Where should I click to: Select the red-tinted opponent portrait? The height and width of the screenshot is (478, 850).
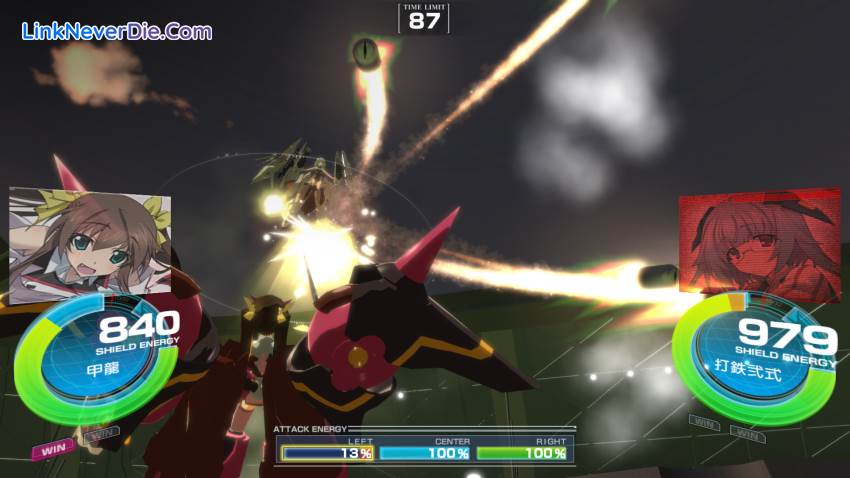pyautogui.click(x=758, y=243)
